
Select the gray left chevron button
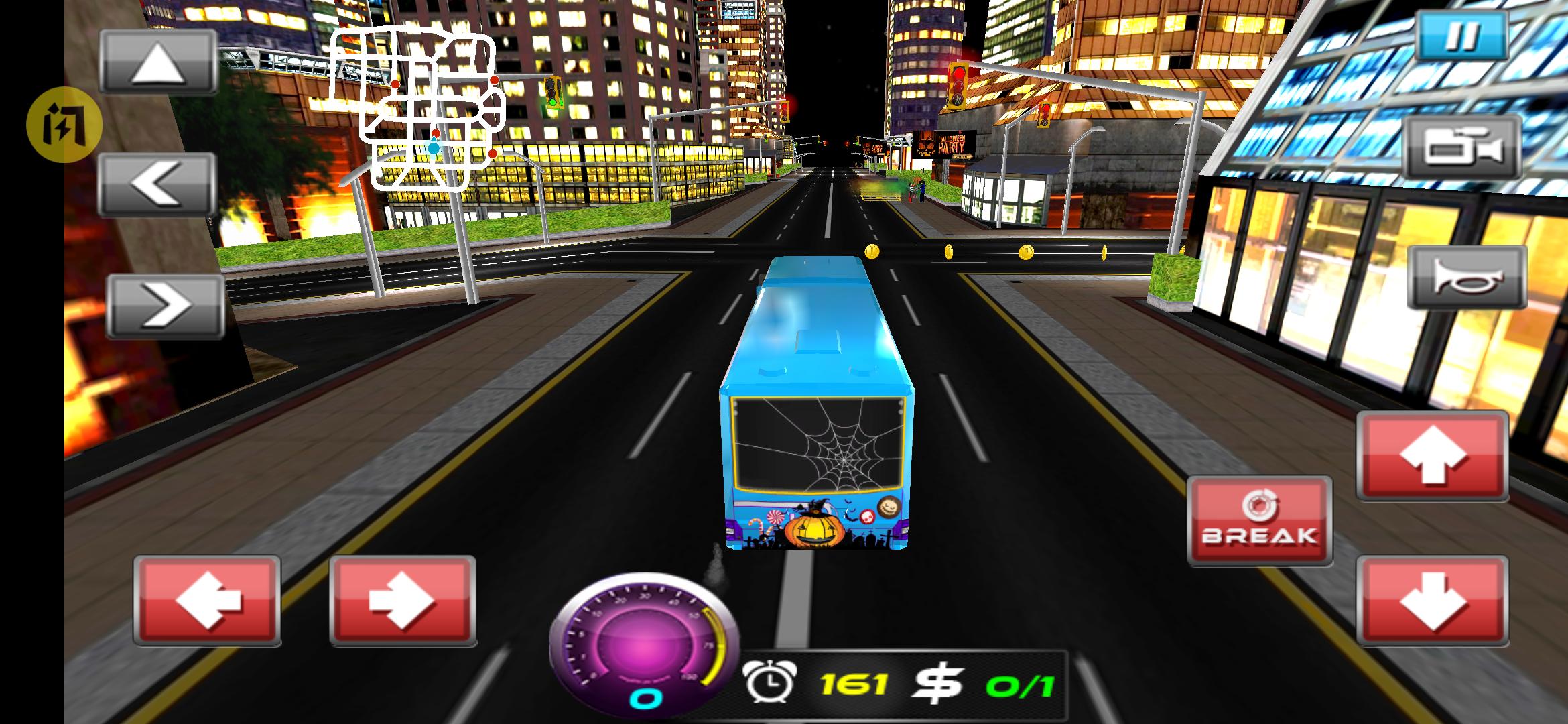157,184
